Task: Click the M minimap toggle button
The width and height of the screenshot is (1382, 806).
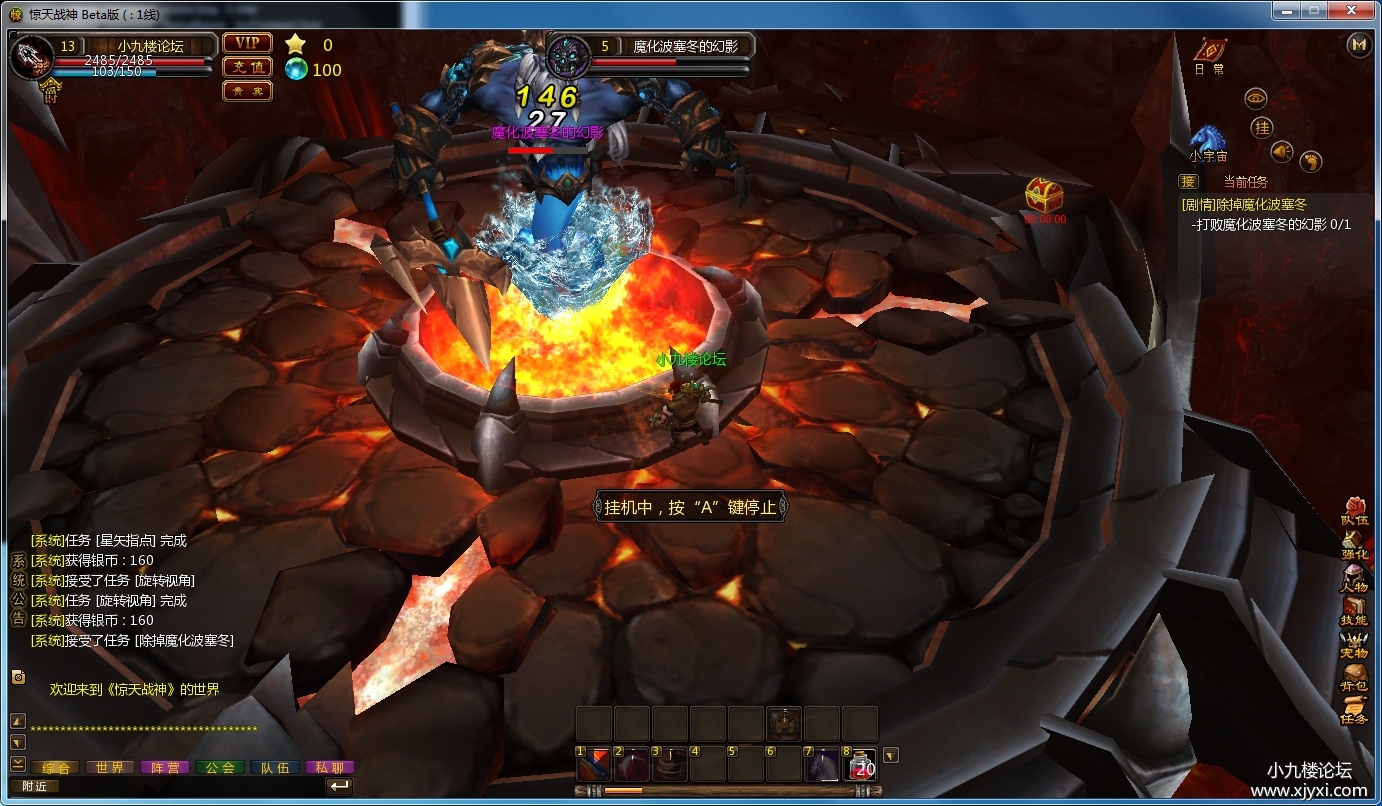Action: (1357, 46)
